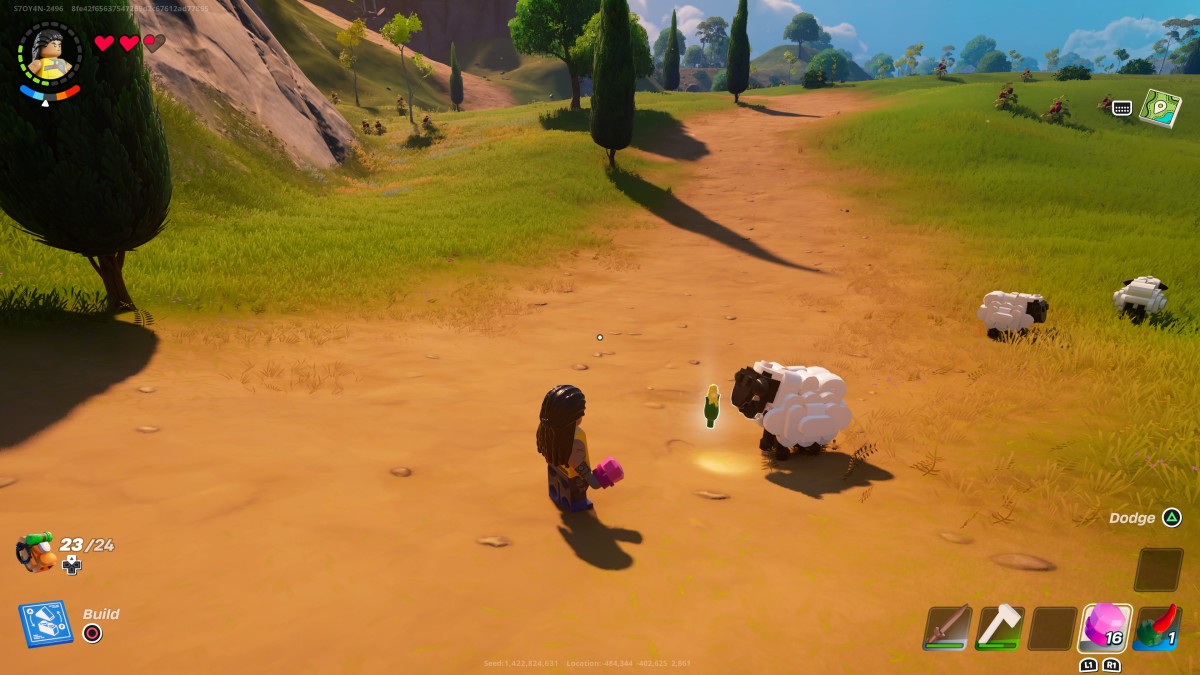Open the backpack inventory icon
The width and height of the screenshot is (1200, 675).
pyautogui.click(x=36, y=551)
